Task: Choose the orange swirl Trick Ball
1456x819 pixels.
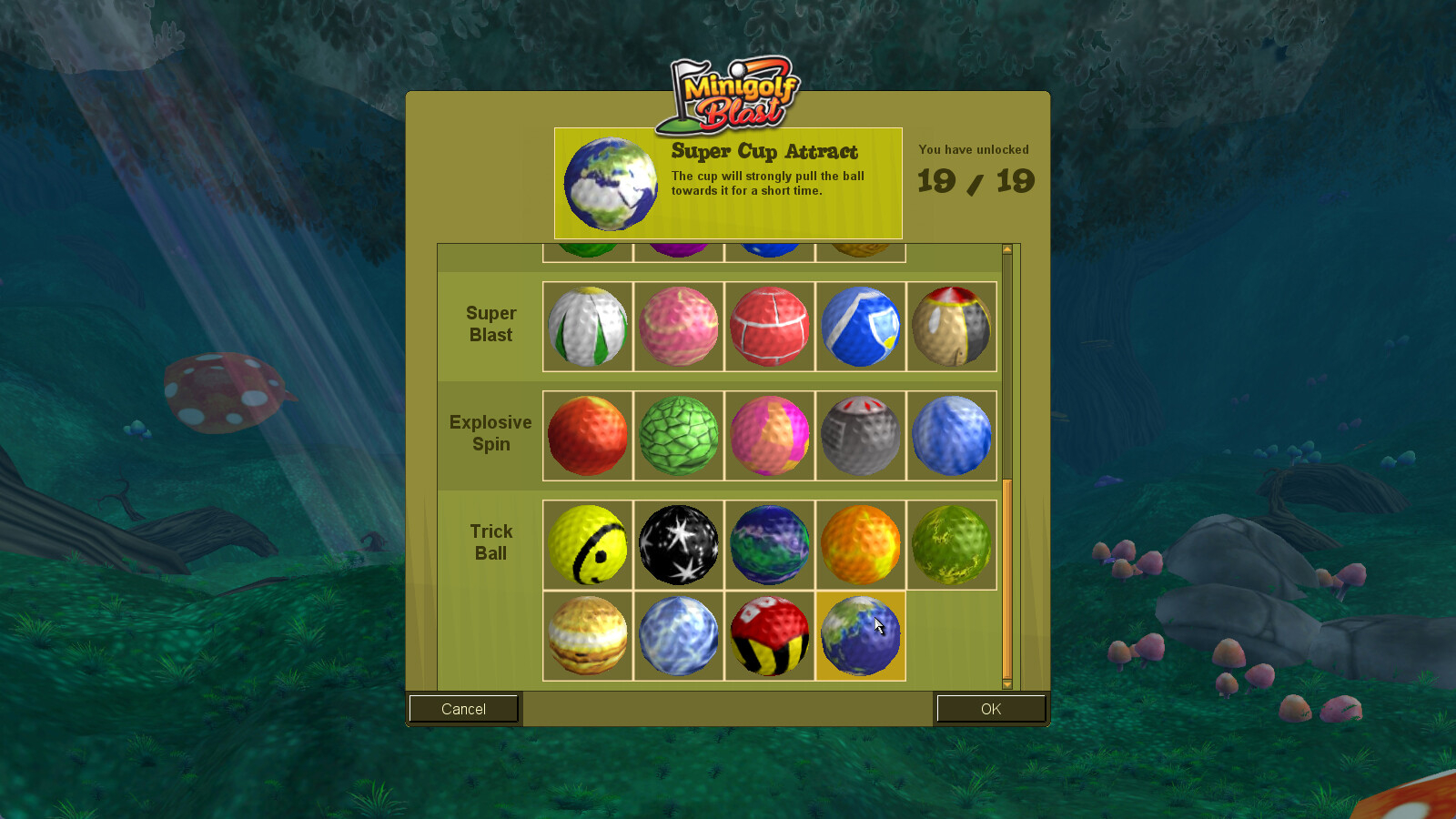Action: pyautogui.click(x=860, y=544)
